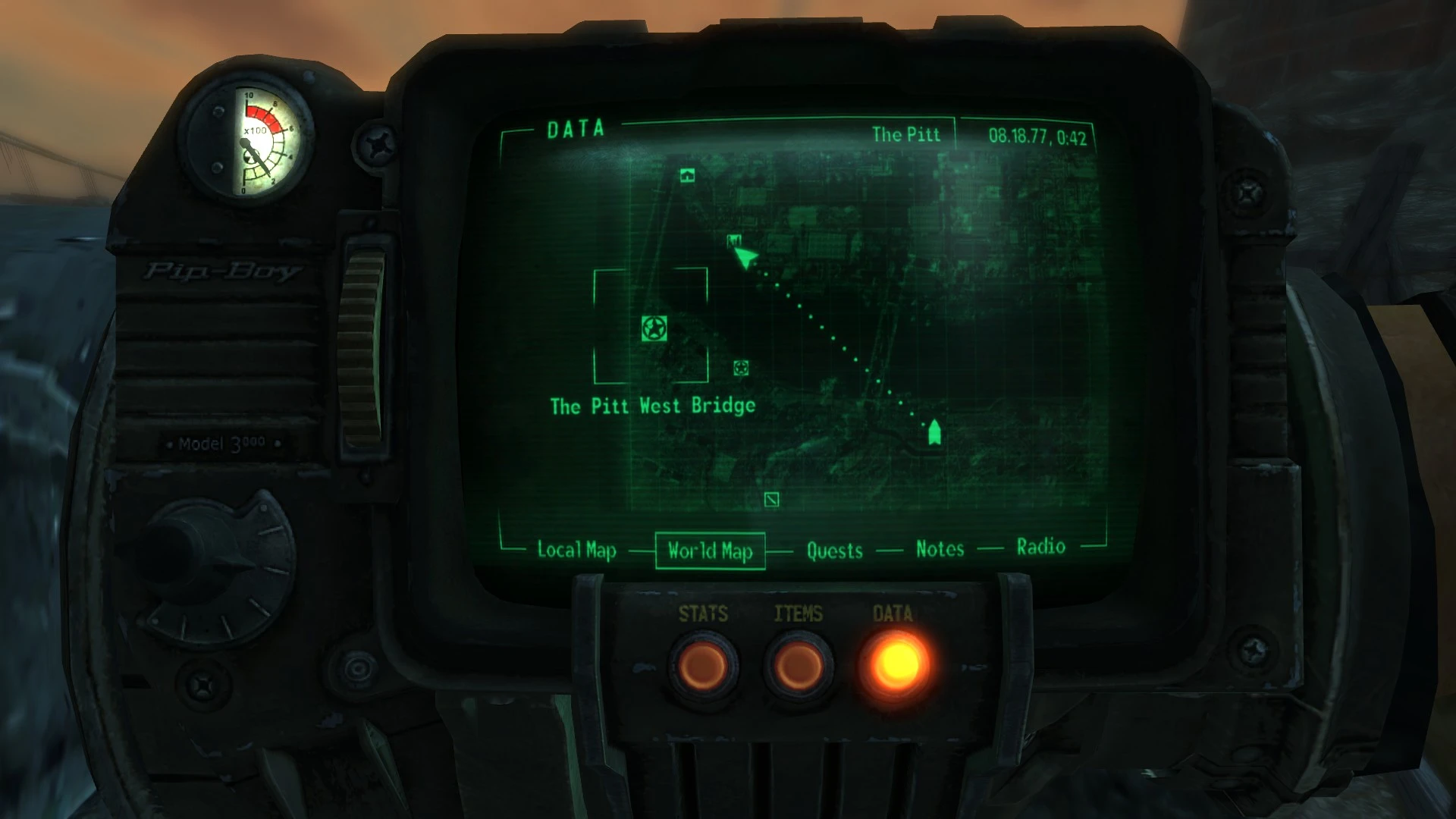Select the glowing DATA button
The image size is (1456, 819).
click(894, 665)
